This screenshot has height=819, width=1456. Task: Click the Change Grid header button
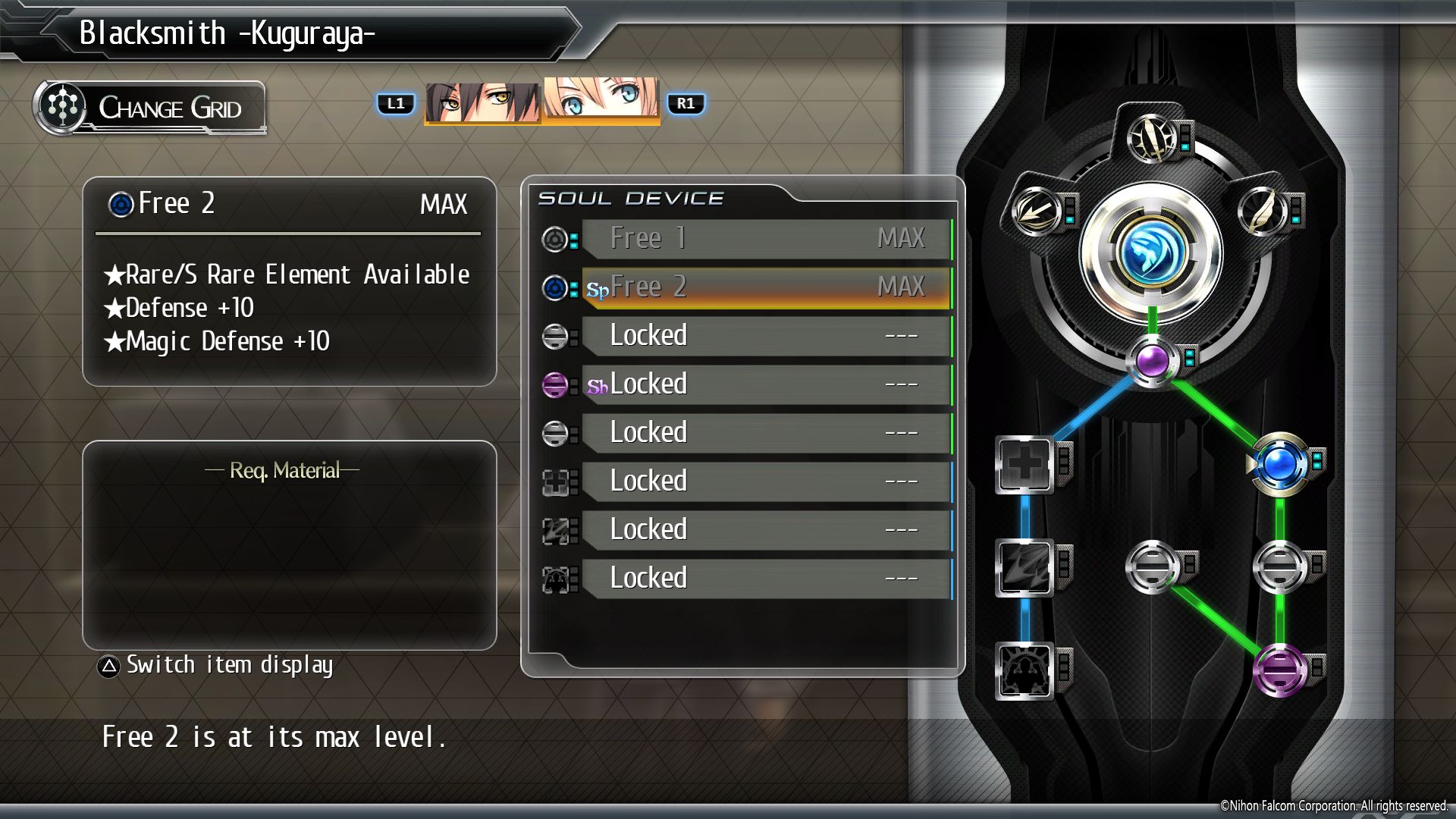click(x=150, y=108)
